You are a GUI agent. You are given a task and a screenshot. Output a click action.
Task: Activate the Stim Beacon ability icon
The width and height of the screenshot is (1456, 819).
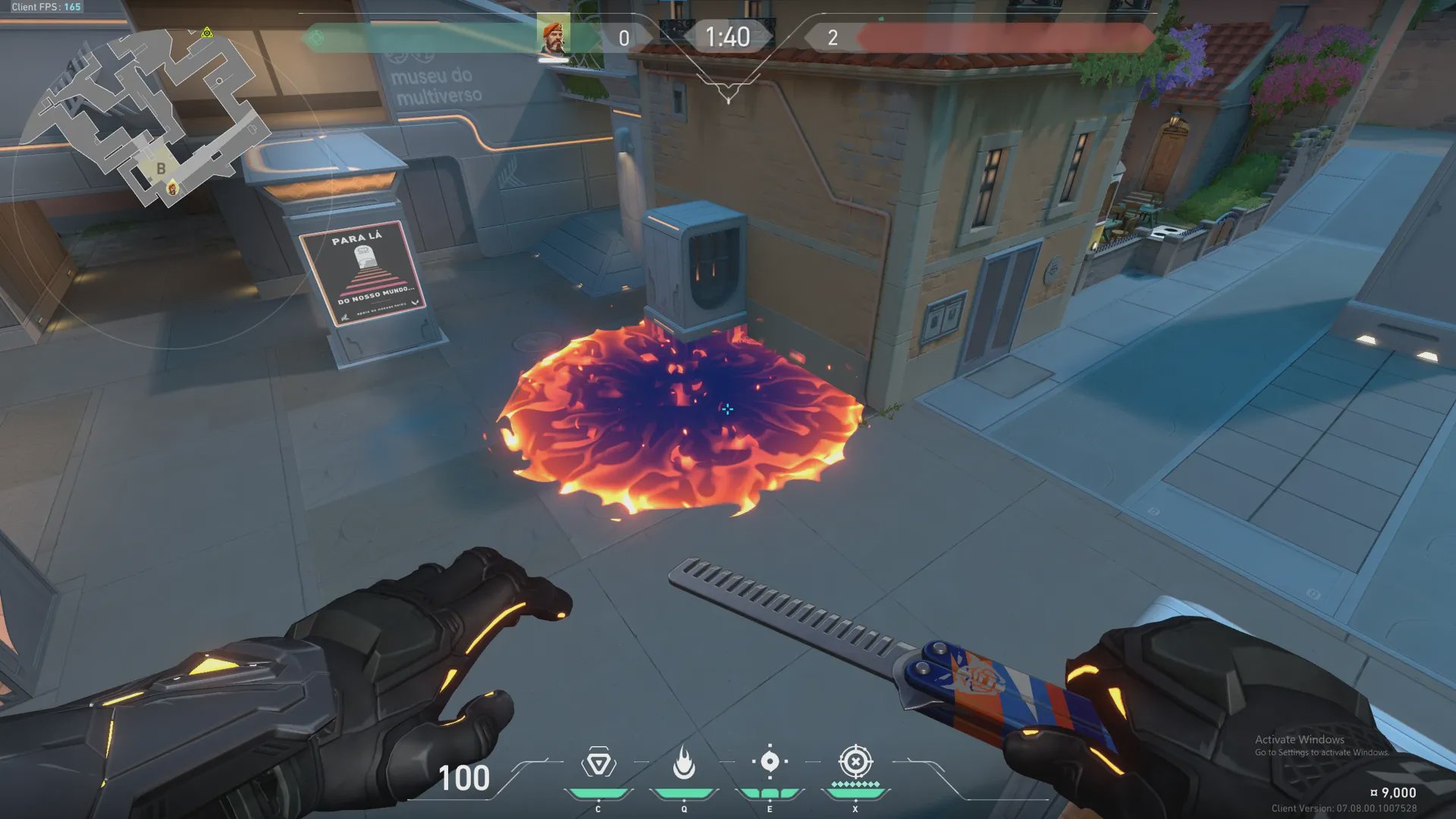click(598, 763)
